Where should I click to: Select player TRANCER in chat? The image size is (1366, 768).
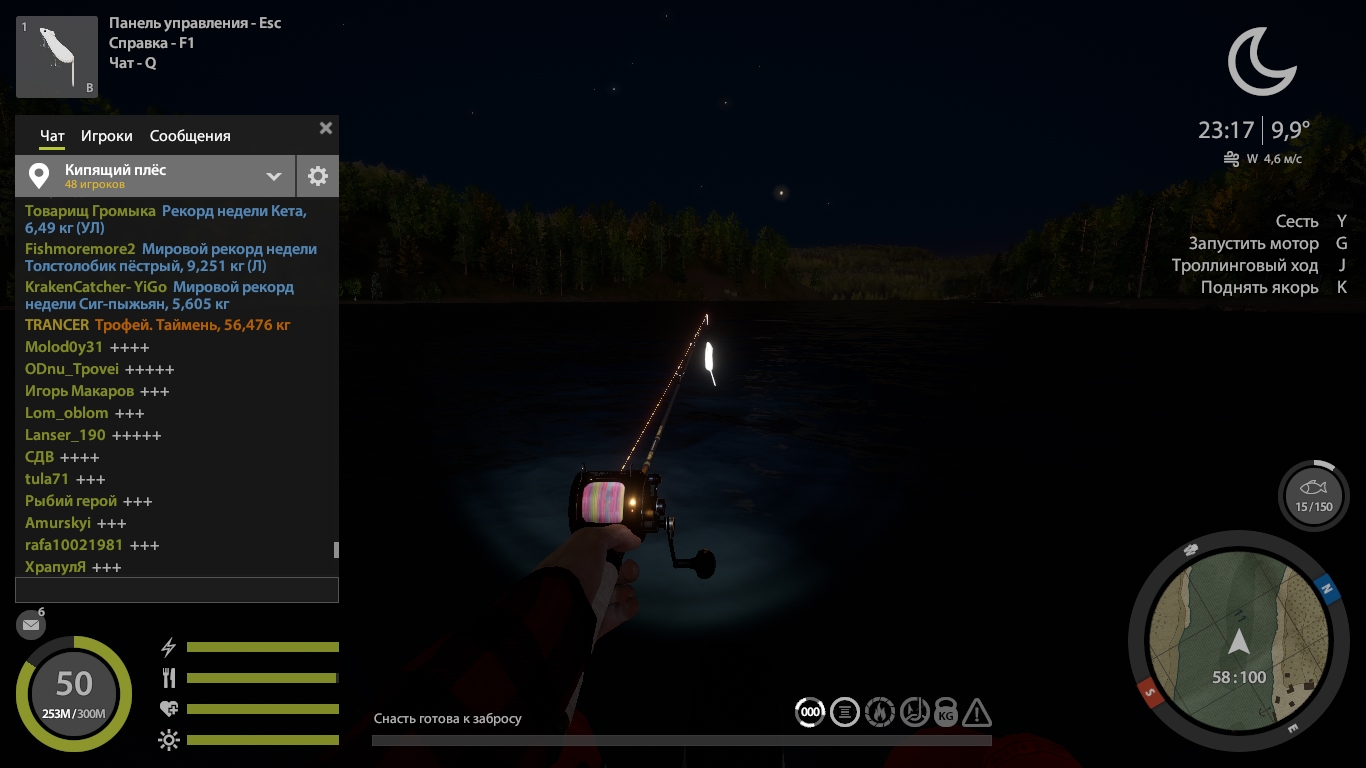click(57, 325)
